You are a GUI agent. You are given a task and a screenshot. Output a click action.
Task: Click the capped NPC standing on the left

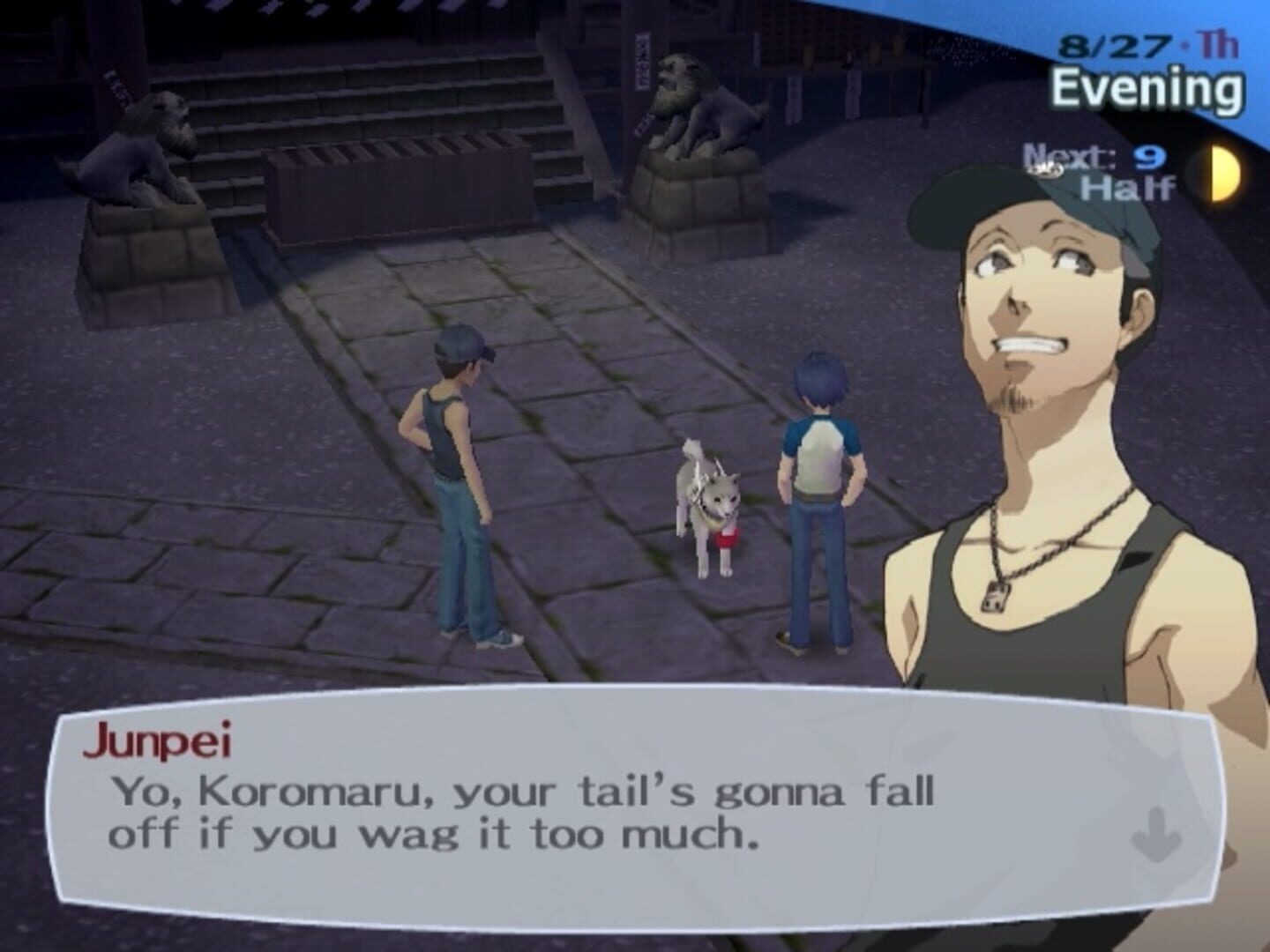tap(459, 485)
